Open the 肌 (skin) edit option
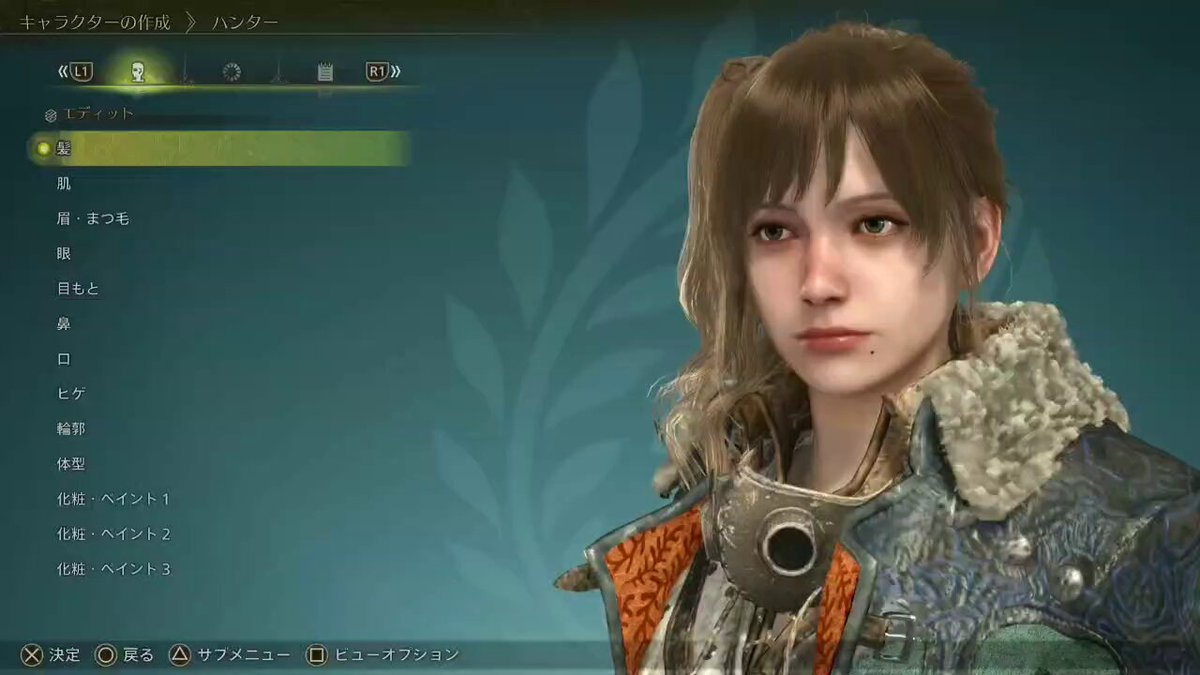1200x675 pixels. click(64, 184)
